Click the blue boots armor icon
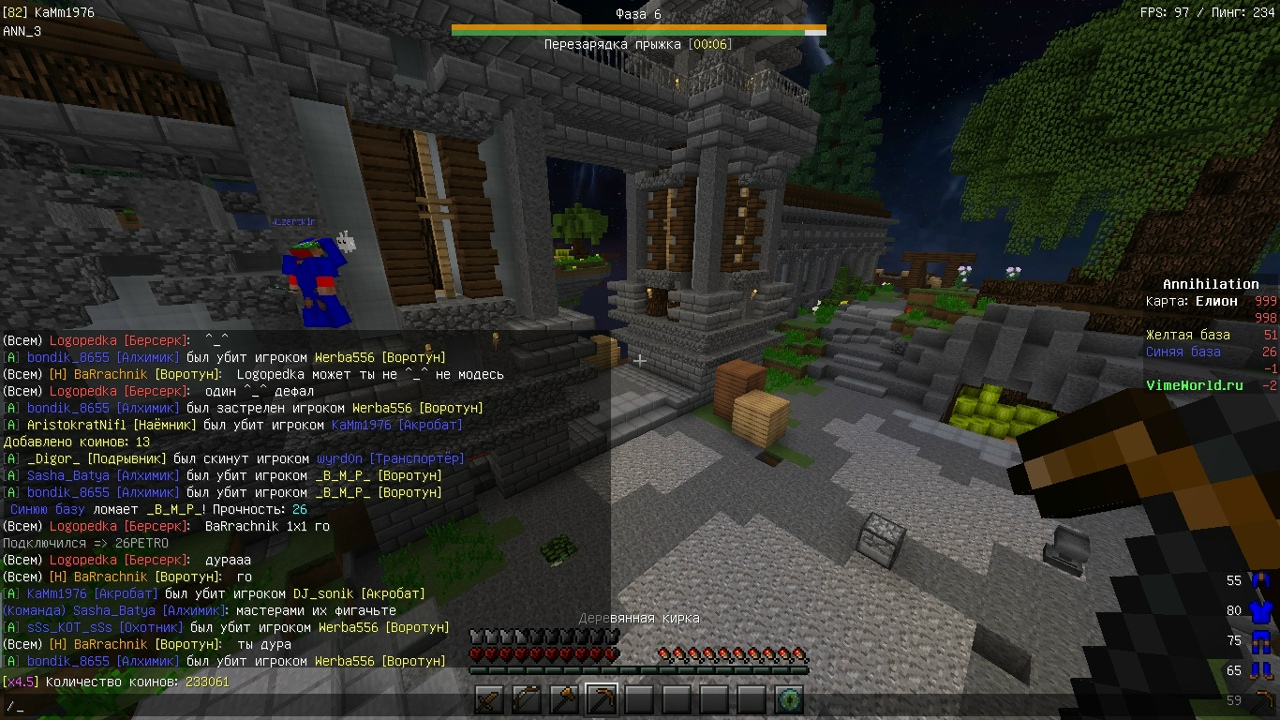This screenshot has width=1280, height=720. coord(1261,671)
